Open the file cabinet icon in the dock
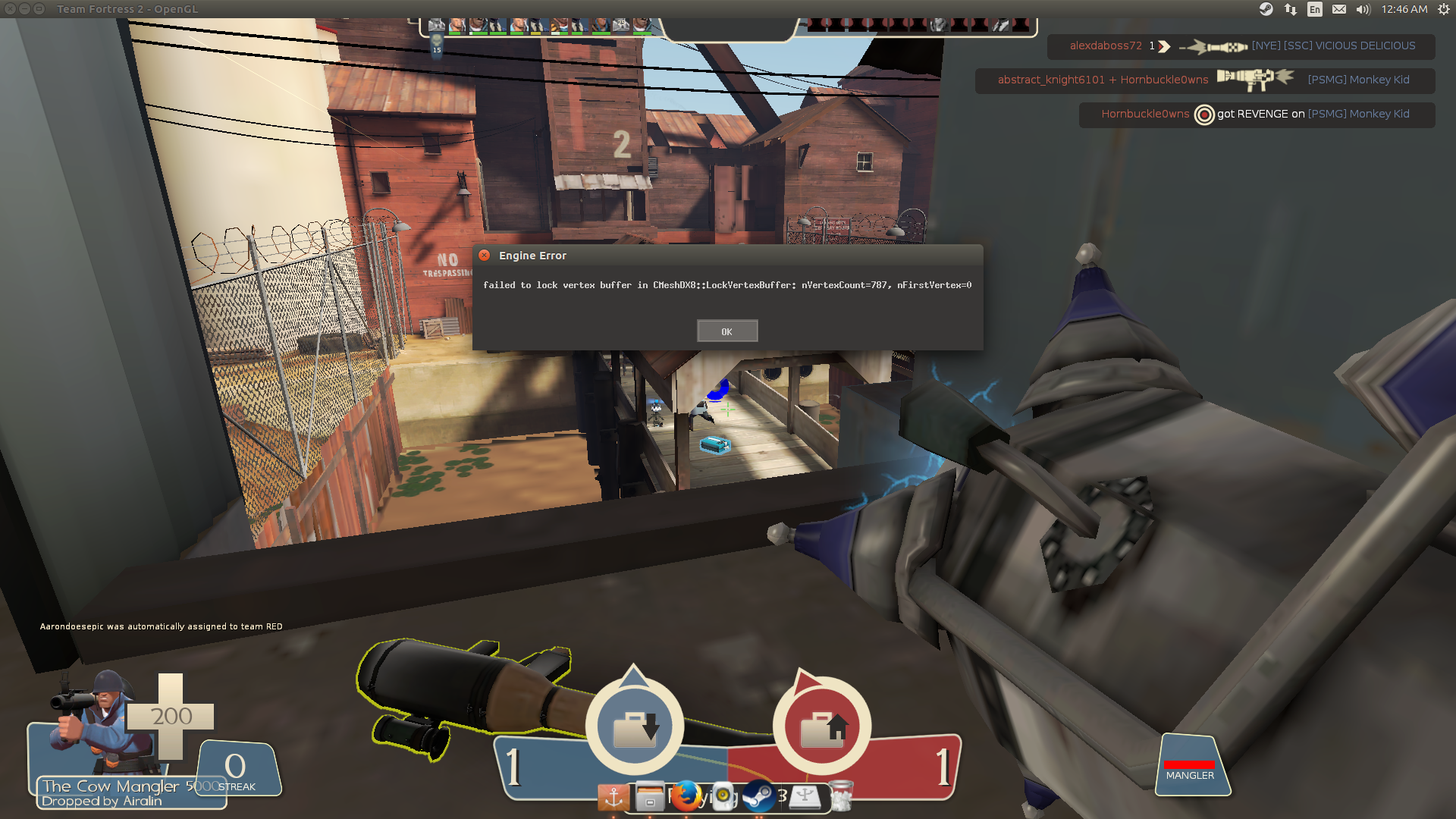 tap(648, 798)
